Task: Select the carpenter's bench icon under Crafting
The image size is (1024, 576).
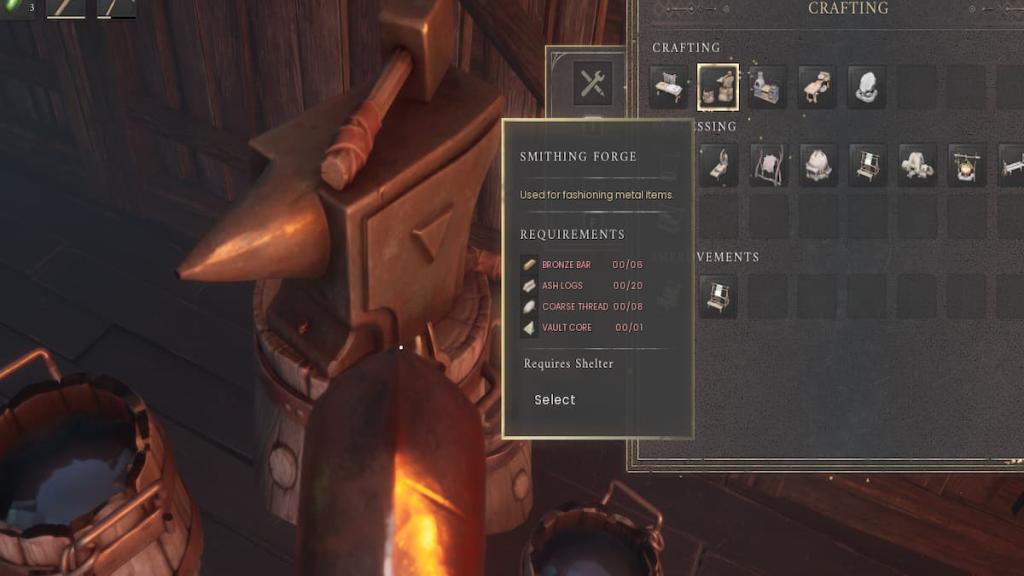Action: pyautogui.click(x=817, y=87)
